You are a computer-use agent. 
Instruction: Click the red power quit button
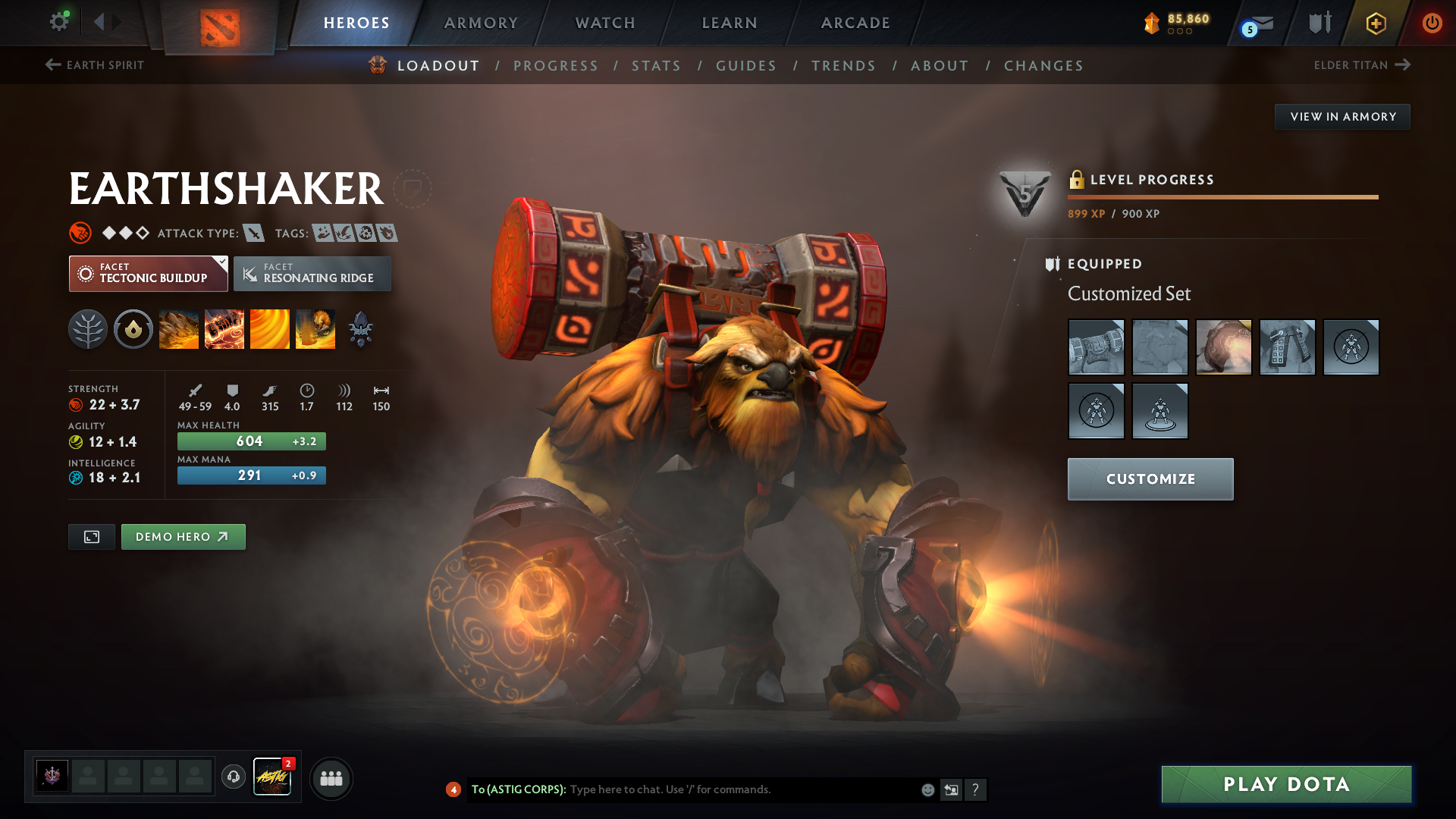coord(1432,23)
